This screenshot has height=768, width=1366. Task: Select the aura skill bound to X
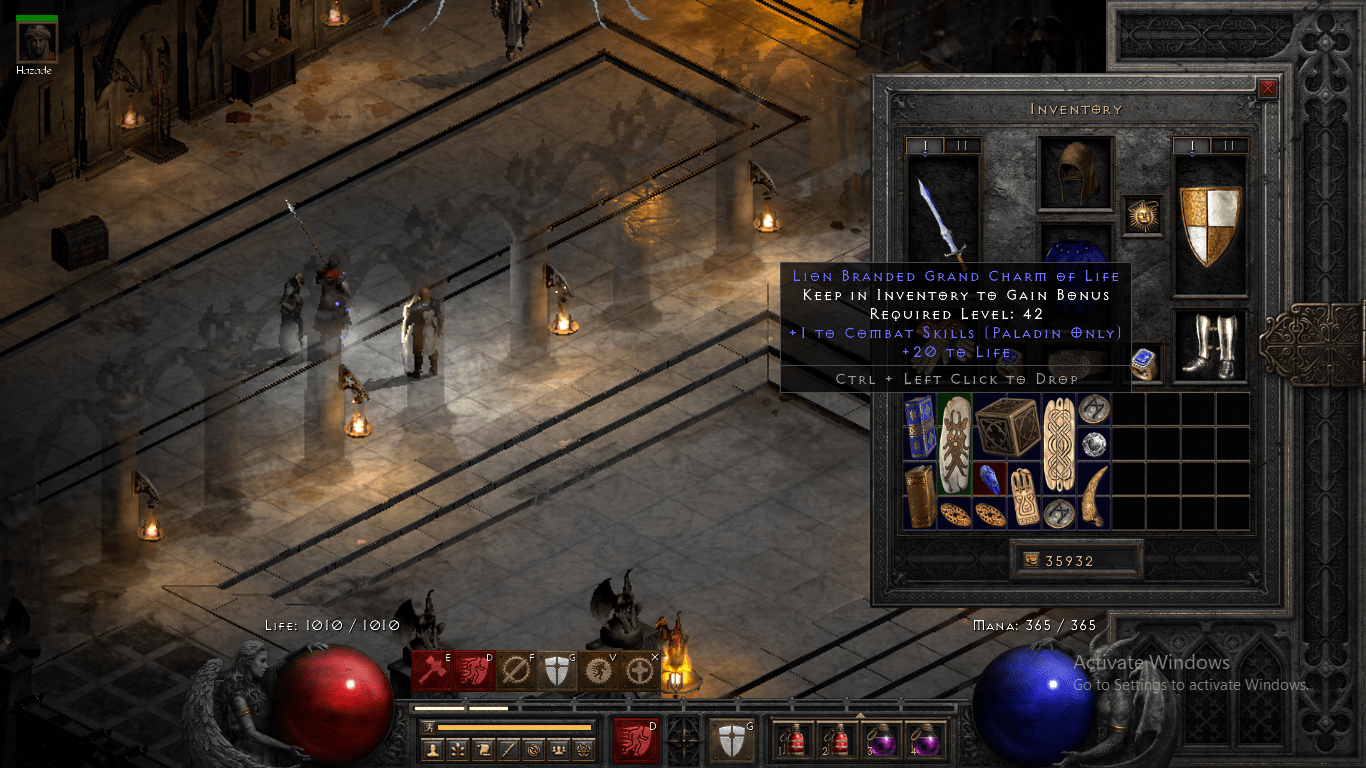pyautogui.click(x=641, y=672)
